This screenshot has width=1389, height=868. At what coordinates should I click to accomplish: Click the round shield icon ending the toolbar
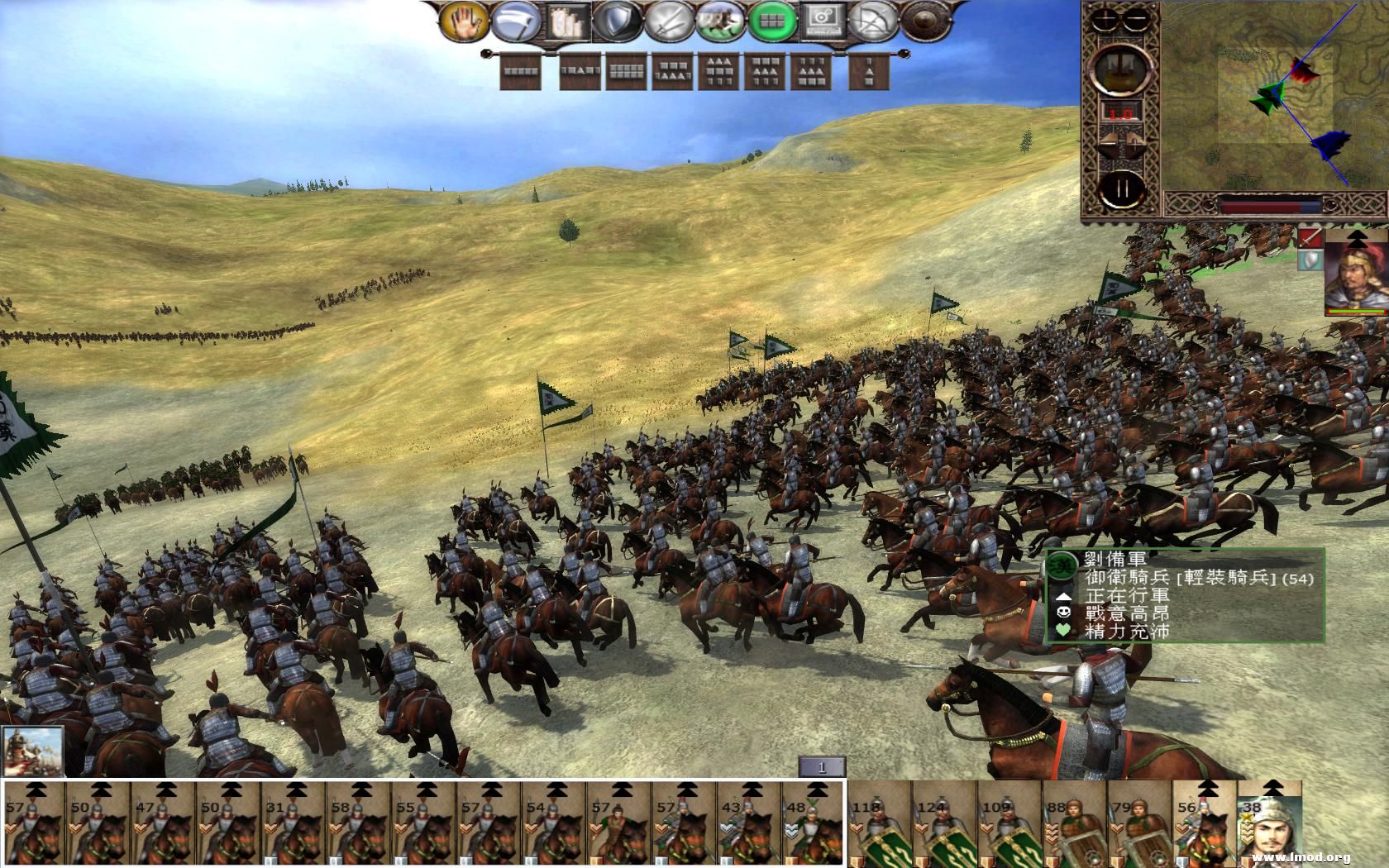926,23
